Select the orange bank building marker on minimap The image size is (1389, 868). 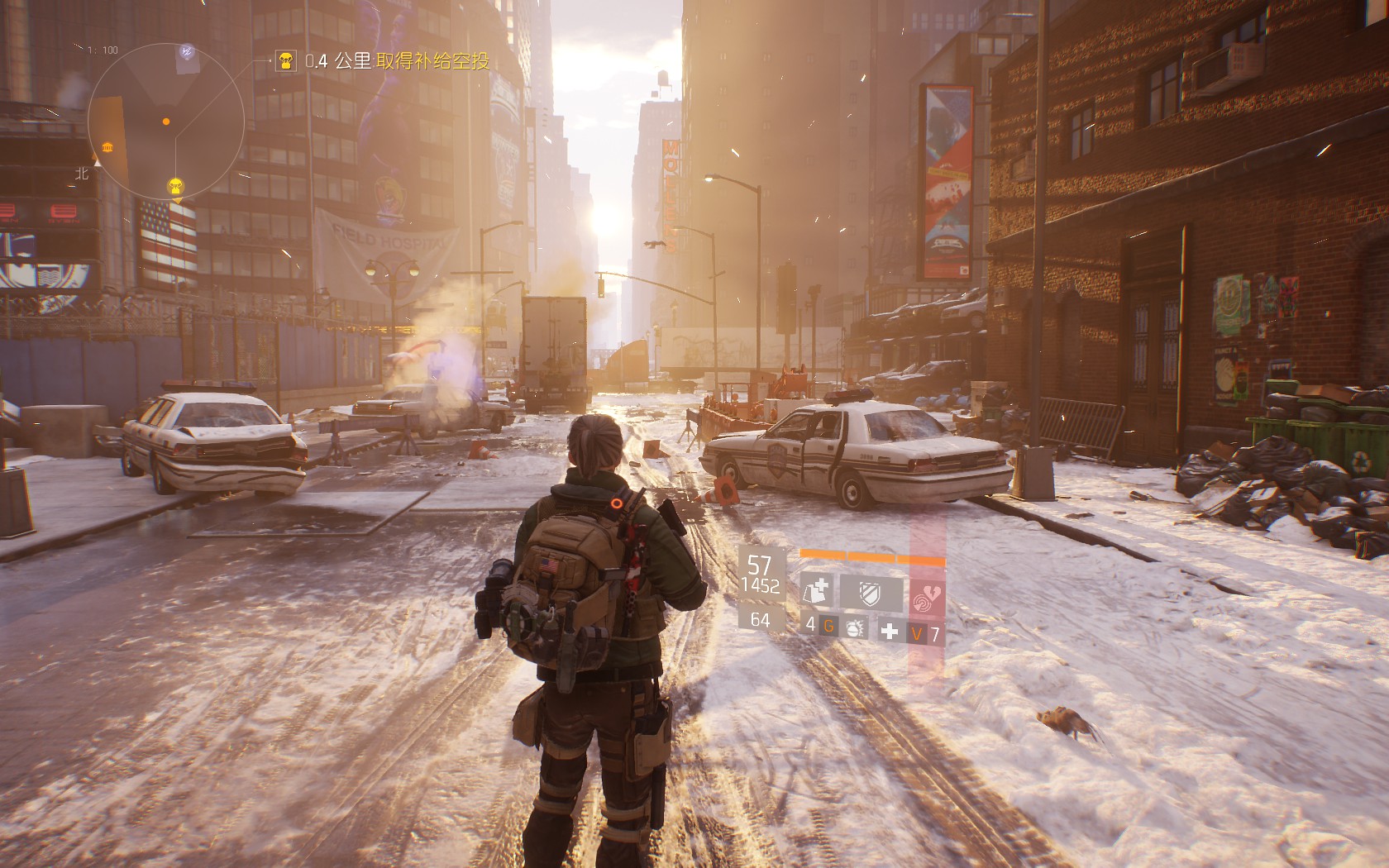coord(107,147)
